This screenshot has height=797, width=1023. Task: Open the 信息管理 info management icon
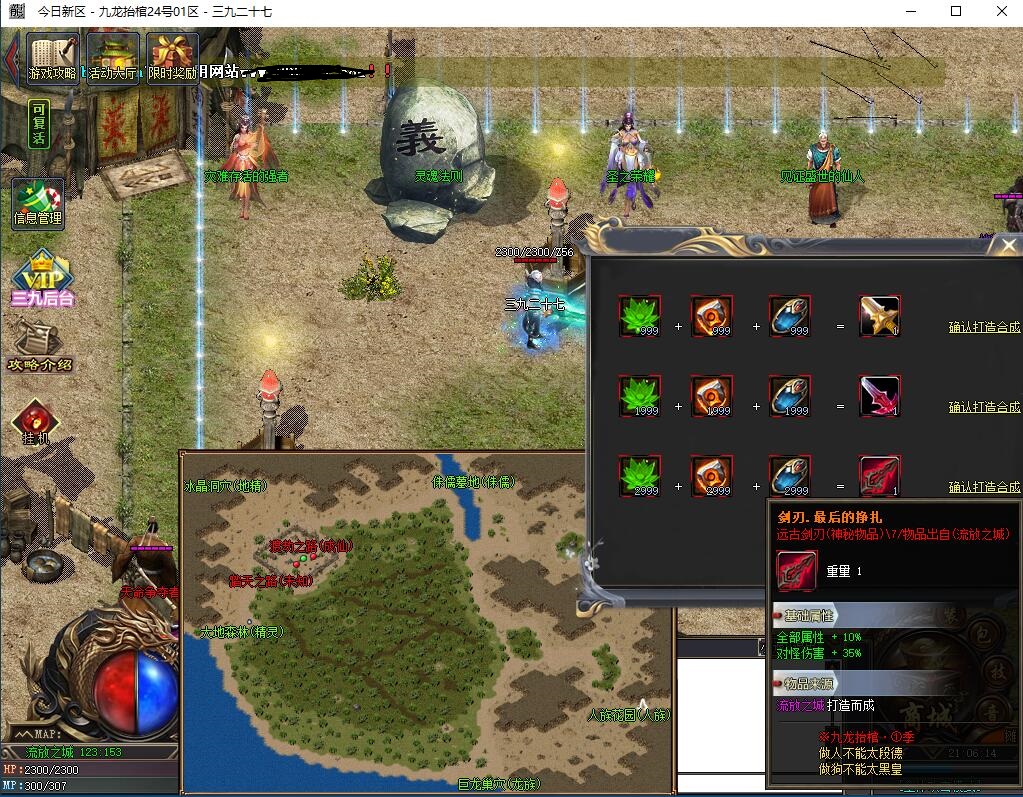pos(38,202)
